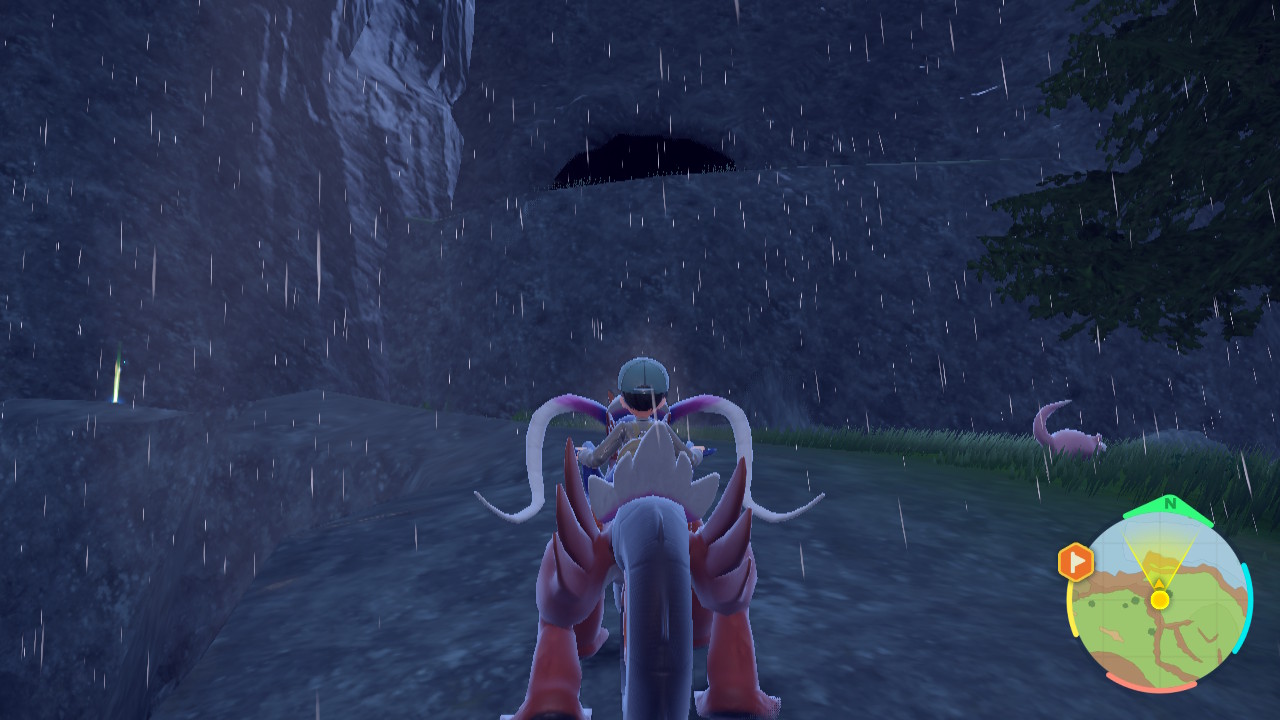Viewport: 1280px width, 720px height.
Task: Click the yellow player position marker
Action: [1160, 599]
